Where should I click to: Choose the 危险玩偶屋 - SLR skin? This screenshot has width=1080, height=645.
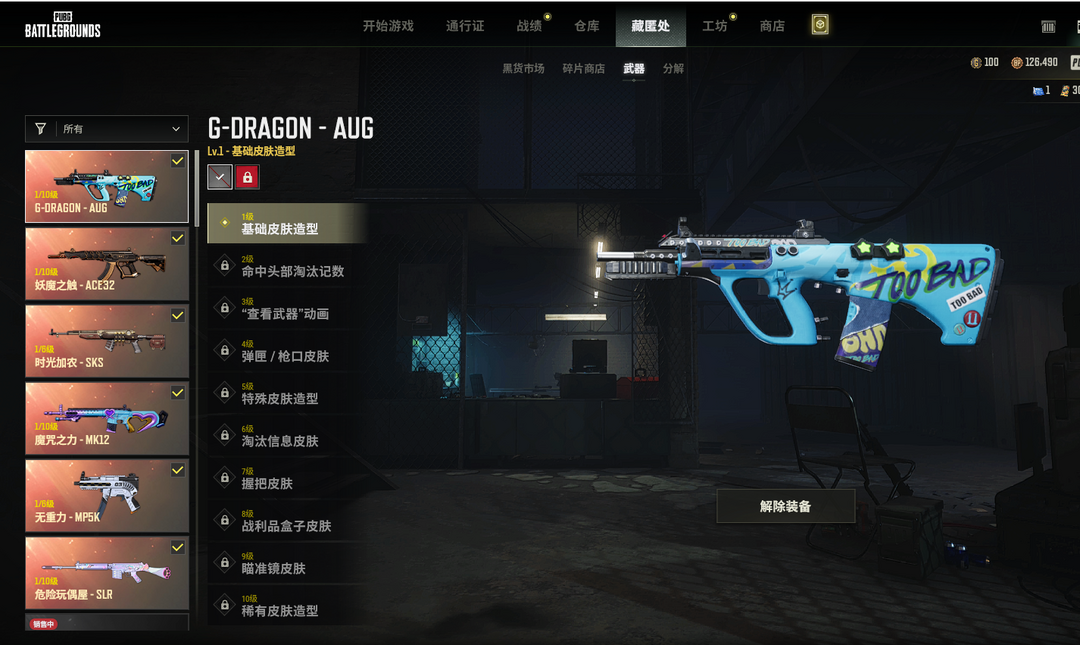[107, 573]
